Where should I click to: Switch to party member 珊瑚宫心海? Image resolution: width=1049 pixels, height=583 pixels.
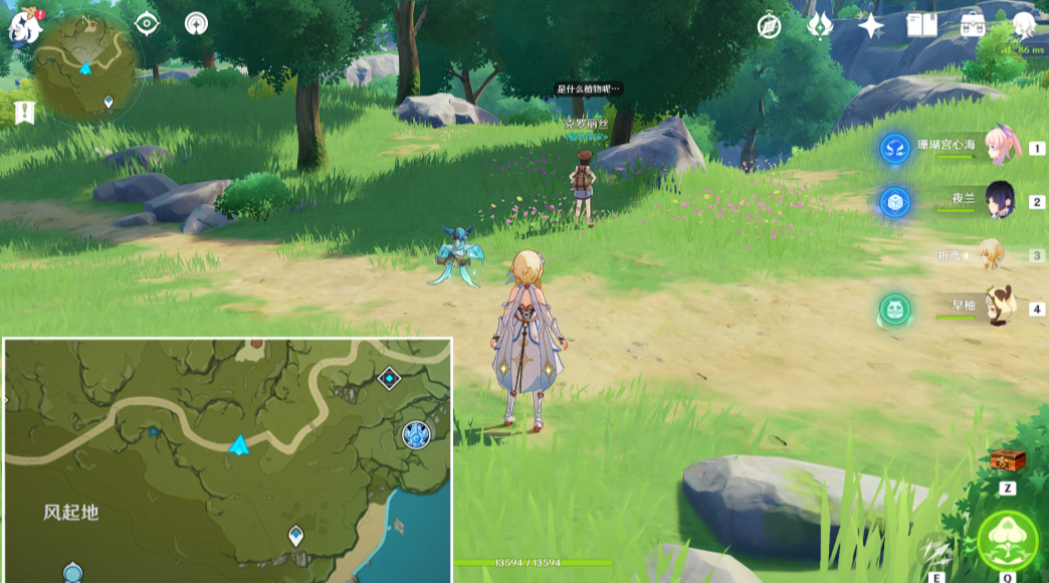[1001, 147]
